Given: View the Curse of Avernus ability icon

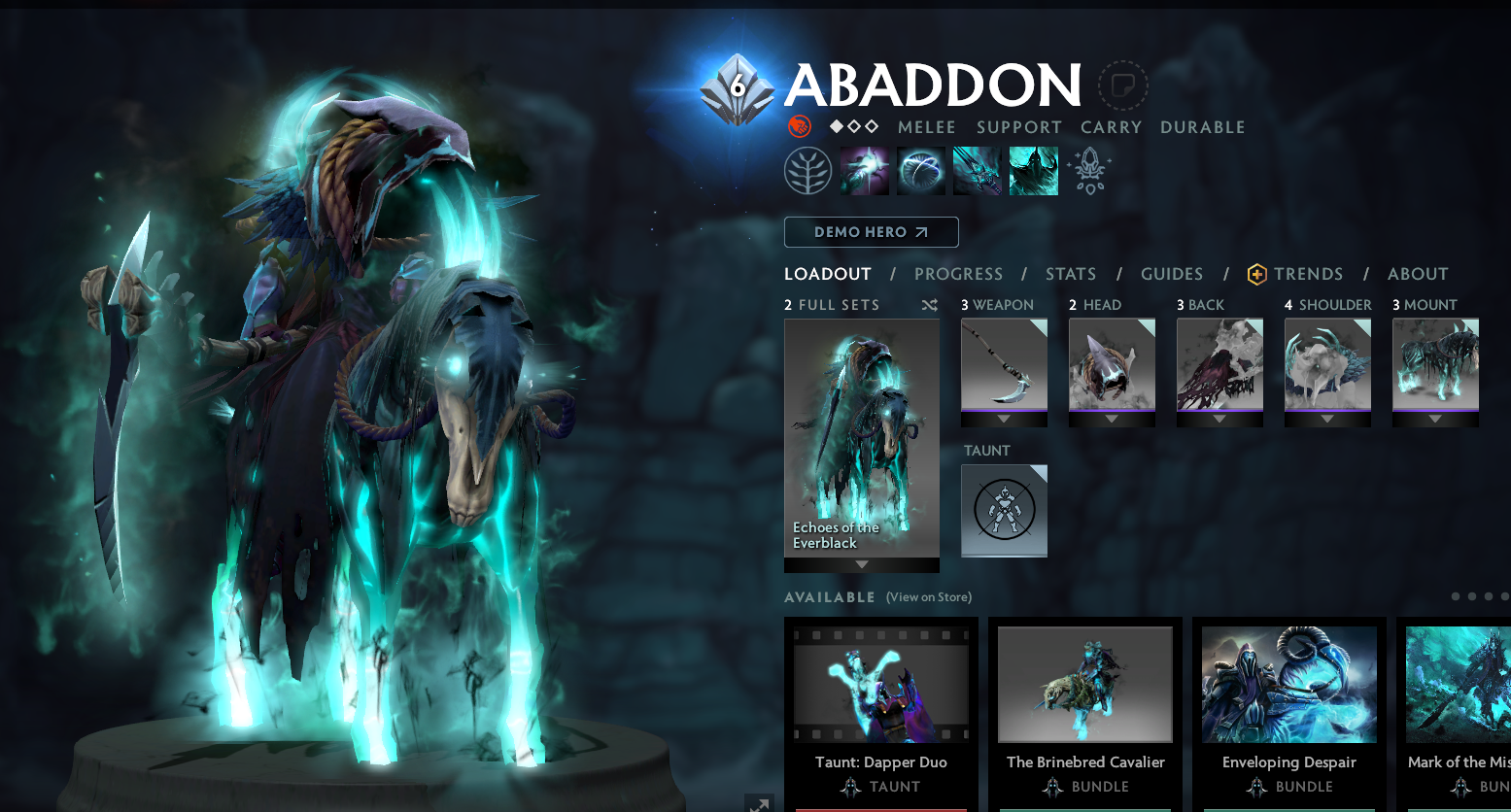Looking at the screenshot, I should 977,169.
